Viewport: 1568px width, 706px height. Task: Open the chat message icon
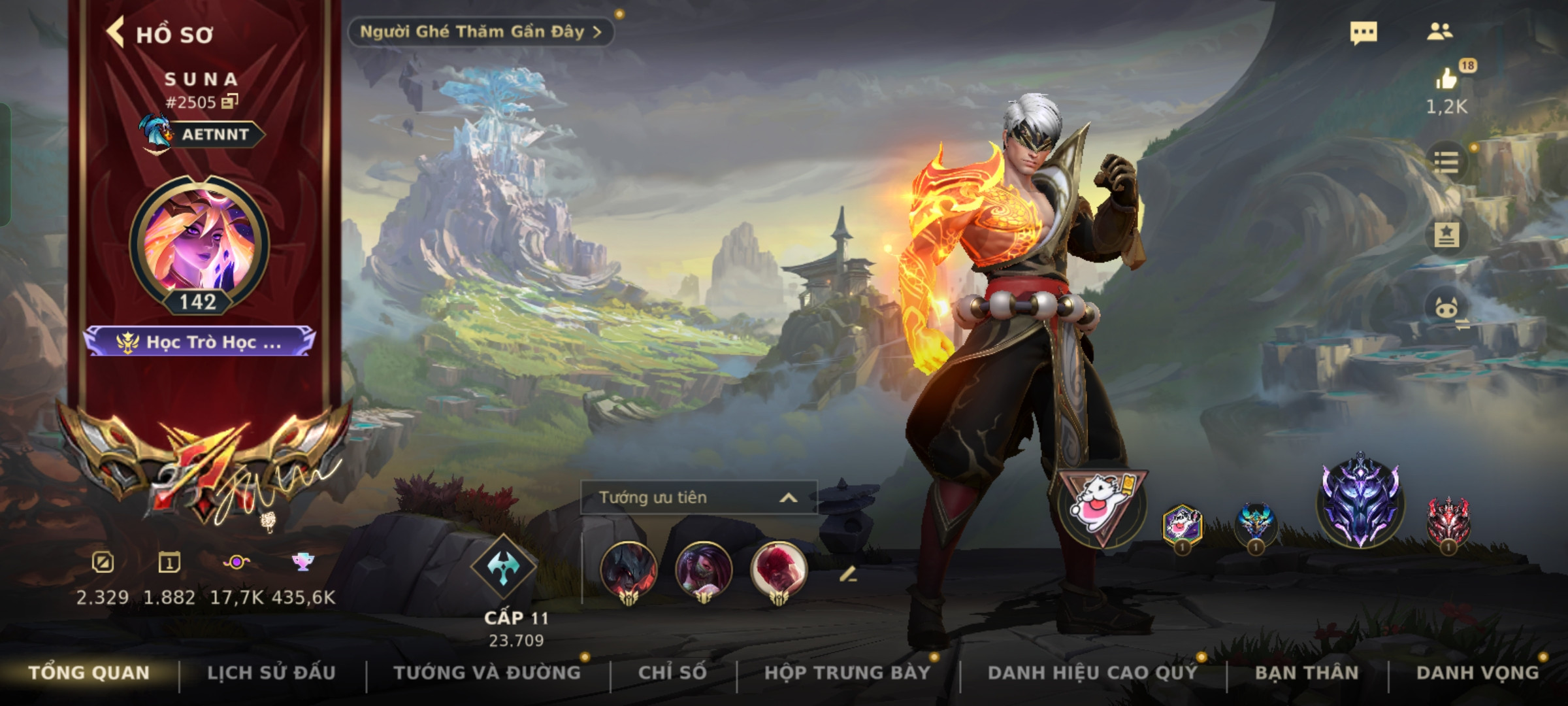pos(1364,33)
